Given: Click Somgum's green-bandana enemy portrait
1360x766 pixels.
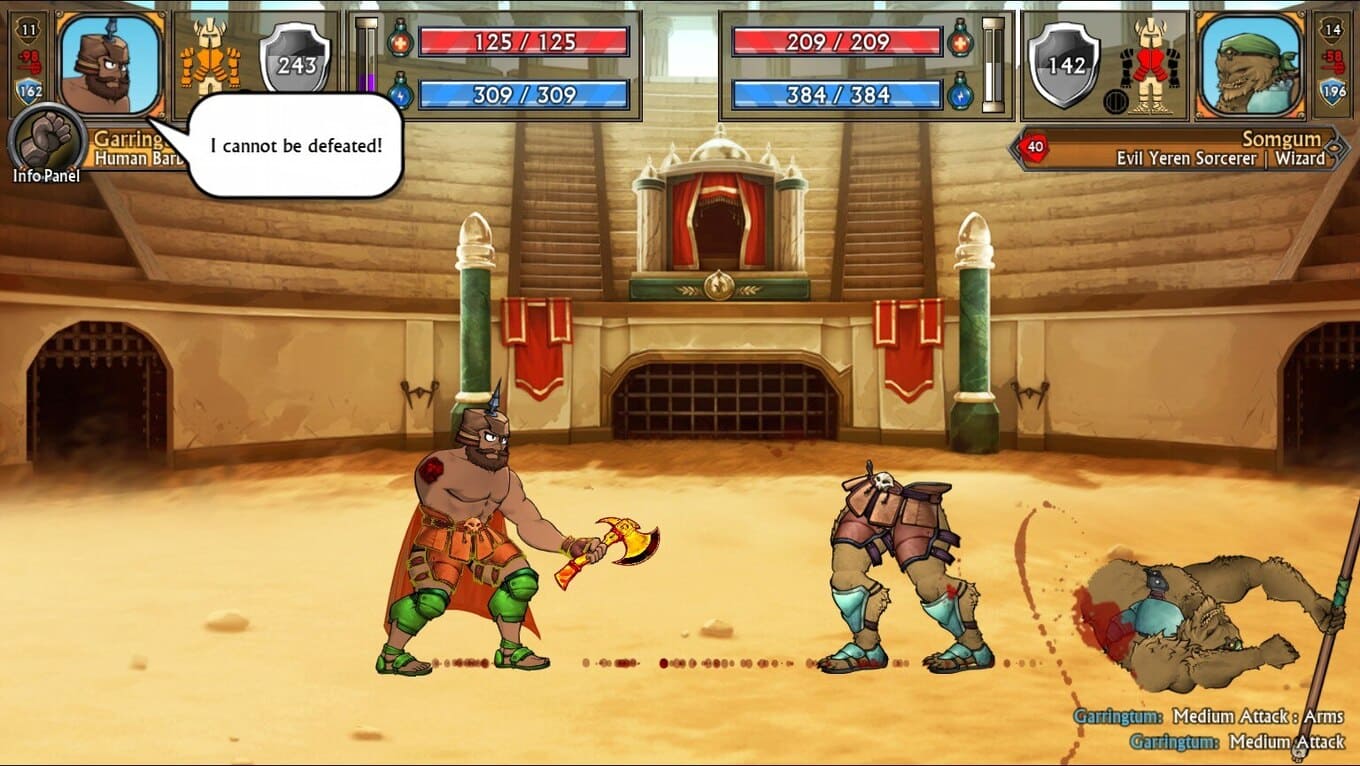Looking at the screenshot, I should (x=1249, y=62).
